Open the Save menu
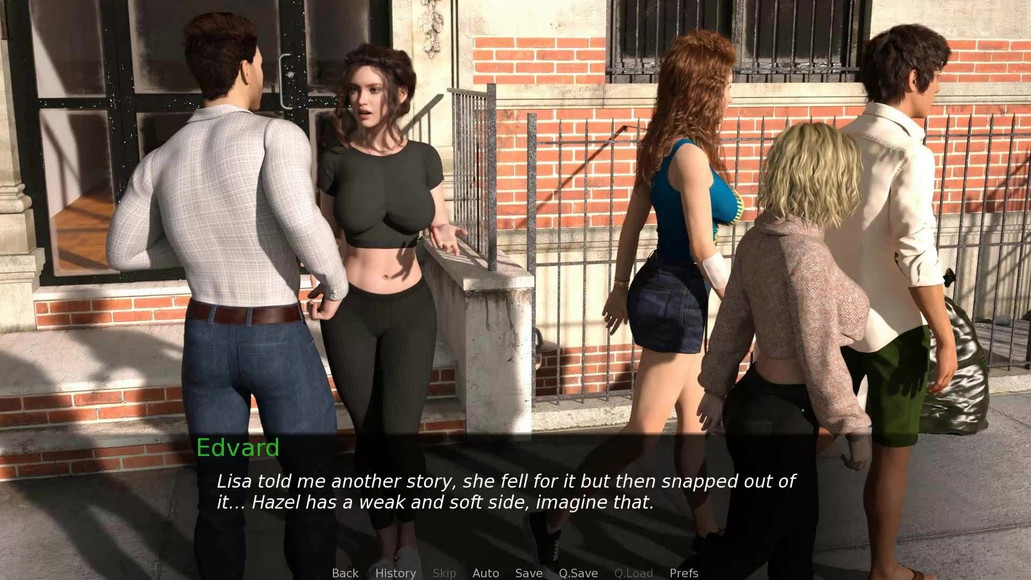Screen dimensions: 1031x580 tap(529, 573)
